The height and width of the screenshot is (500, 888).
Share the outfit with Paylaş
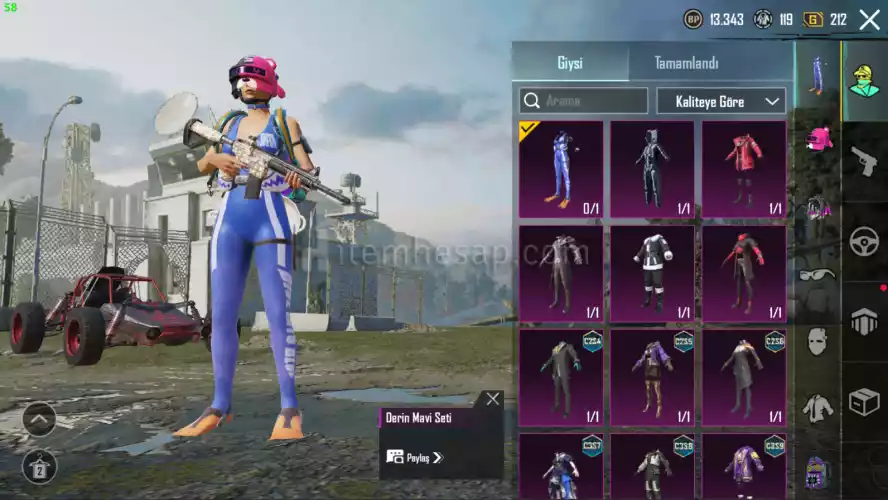tap(414, 457)
